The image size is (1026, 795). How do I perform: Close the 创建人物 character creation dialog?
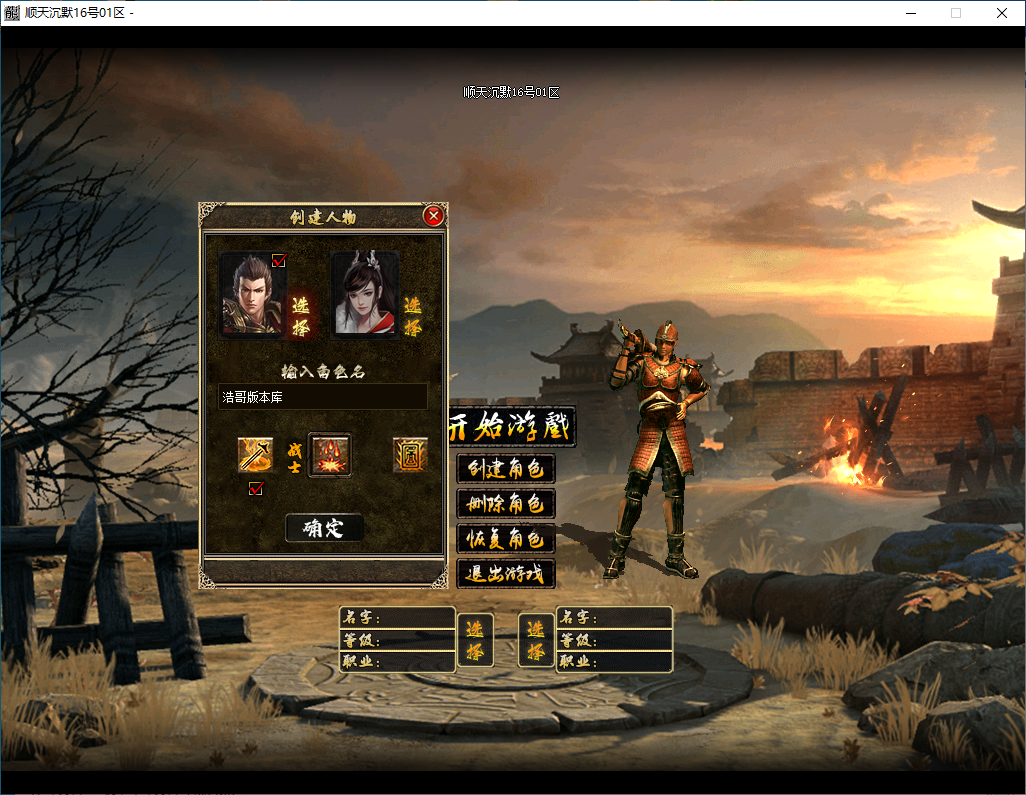[x=433, y=216]
